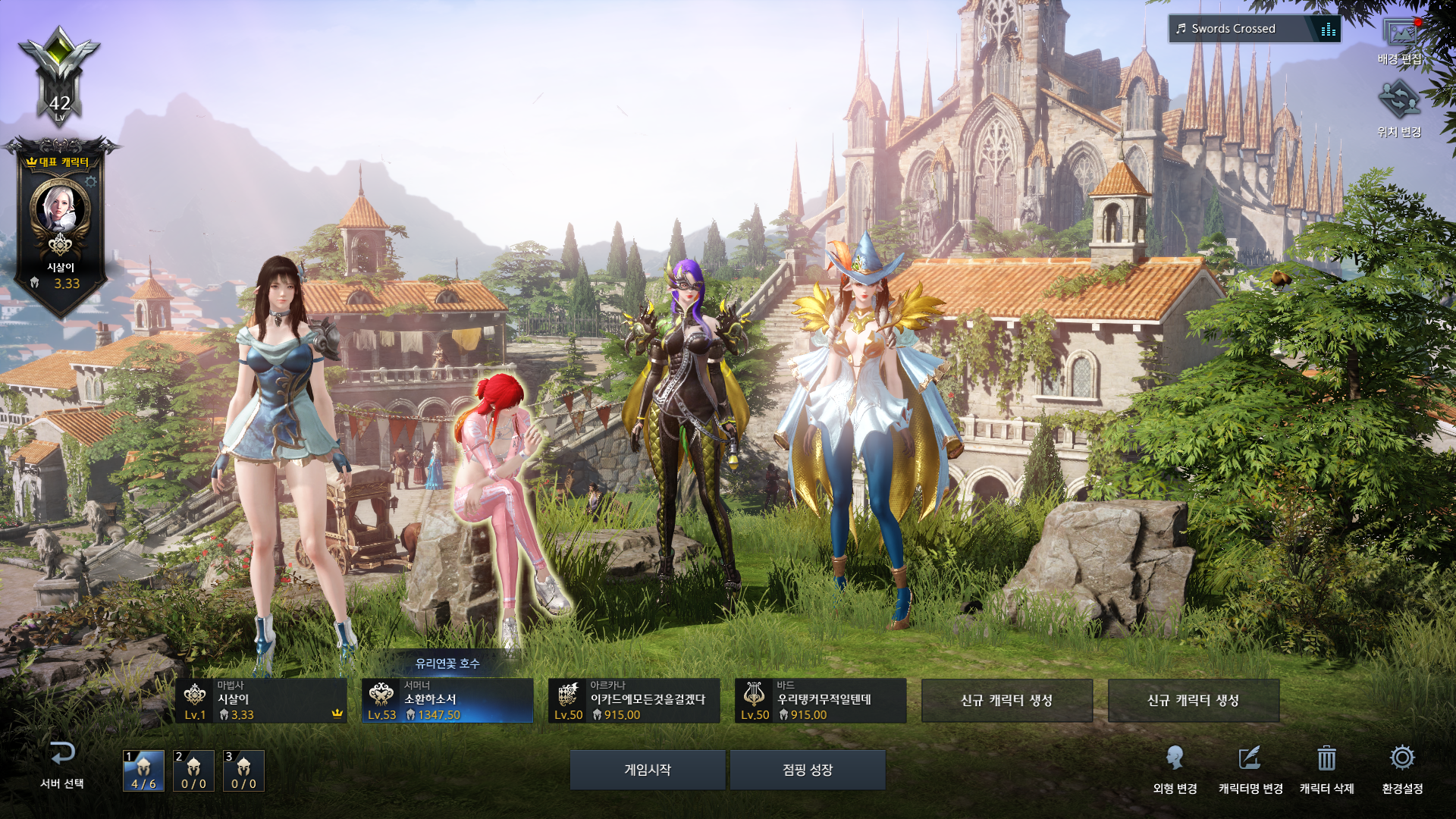The width and height of the screenshot is (1456, 819).
Task: Choose the 바드 Lv.50 character card
Action: pyautogui.click(x=821, y=701)
